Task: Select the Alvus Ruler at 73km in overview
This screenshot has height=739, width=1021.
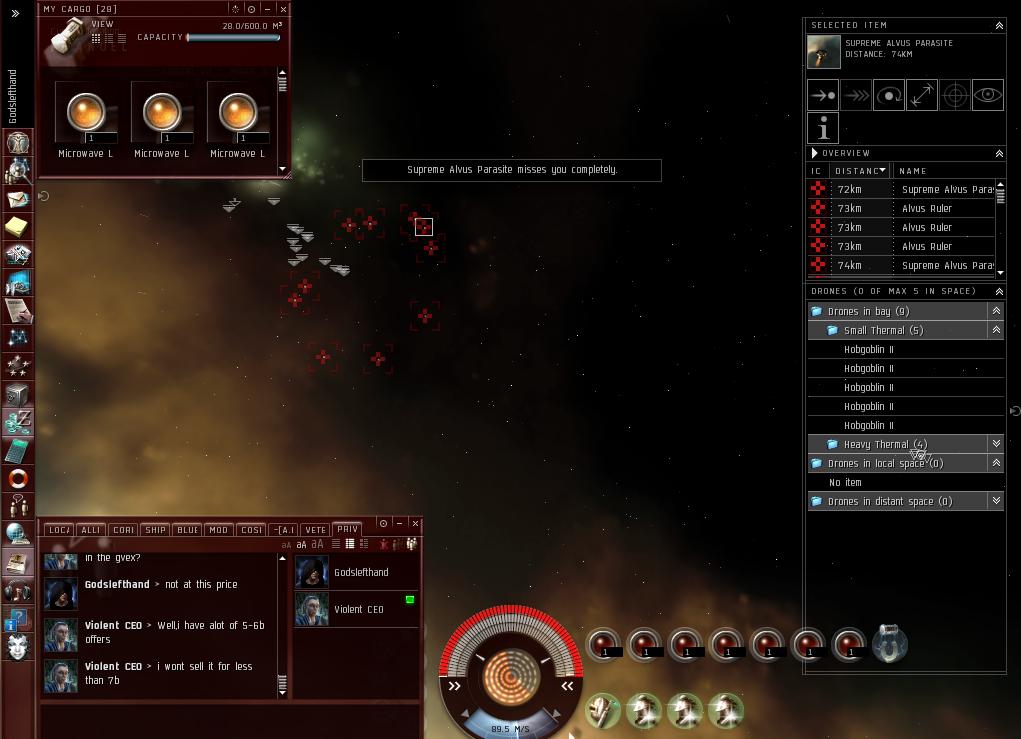Action: (x=926, y=208)
